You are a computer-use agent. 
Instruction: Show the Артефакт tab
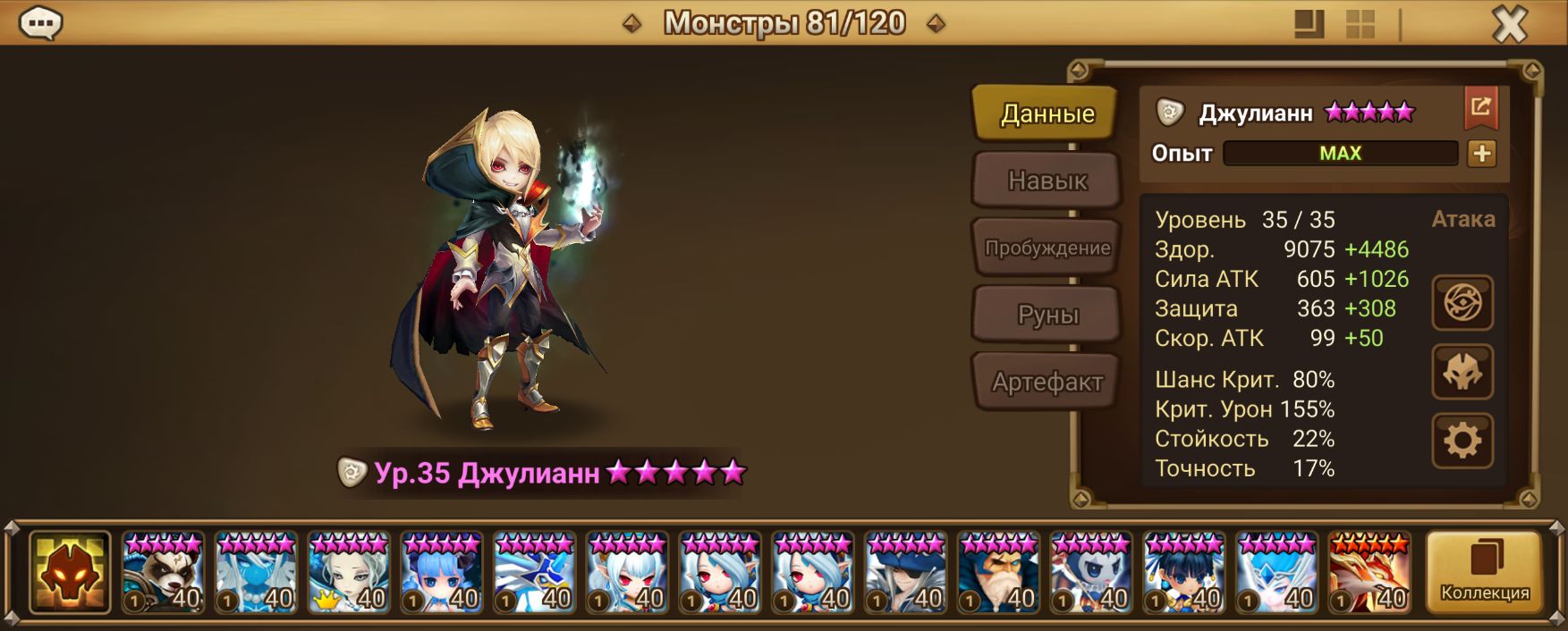click(x=1047, y=383)
